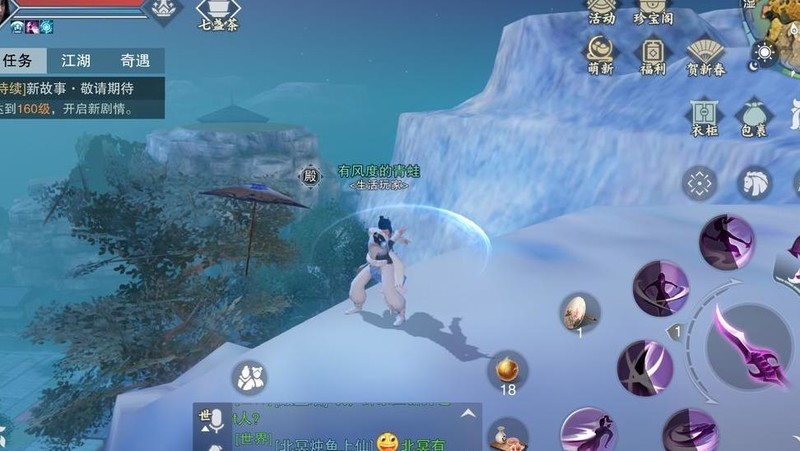Screen dimensions: 800x451
Task: Open the 福利 welfare rewards
Action: pos(654,52)
